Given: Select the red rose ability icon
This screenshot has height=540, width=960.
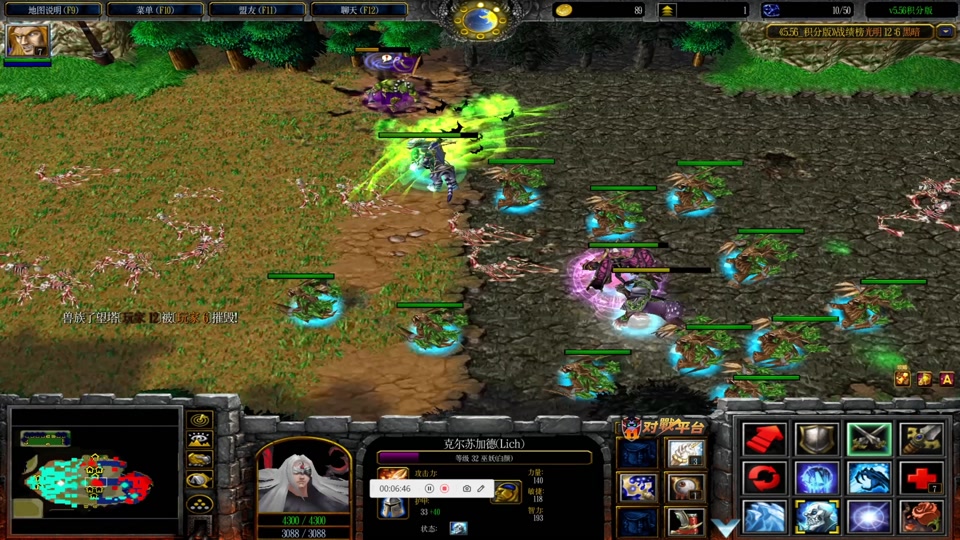Looking at the screenshot, I should (x=920, y=517).
